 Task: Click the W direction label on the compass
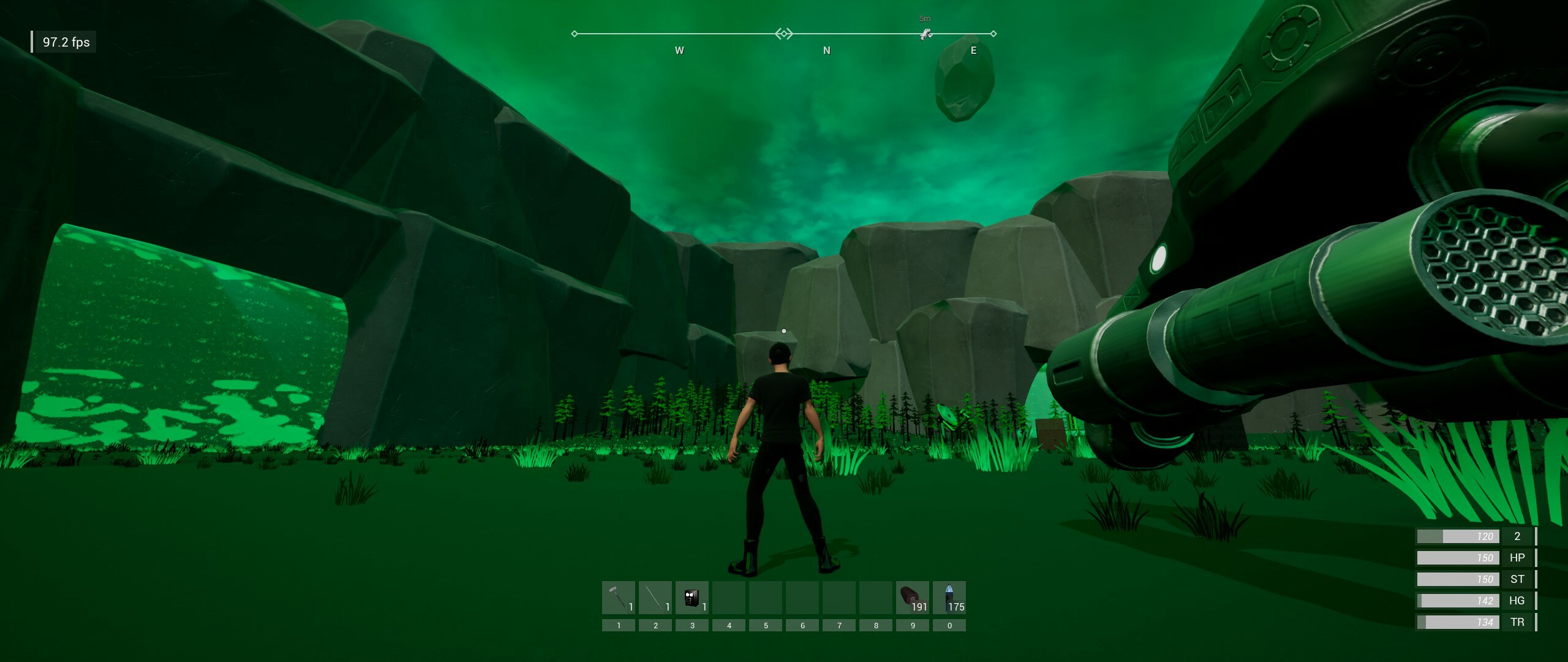coord(679,51)
